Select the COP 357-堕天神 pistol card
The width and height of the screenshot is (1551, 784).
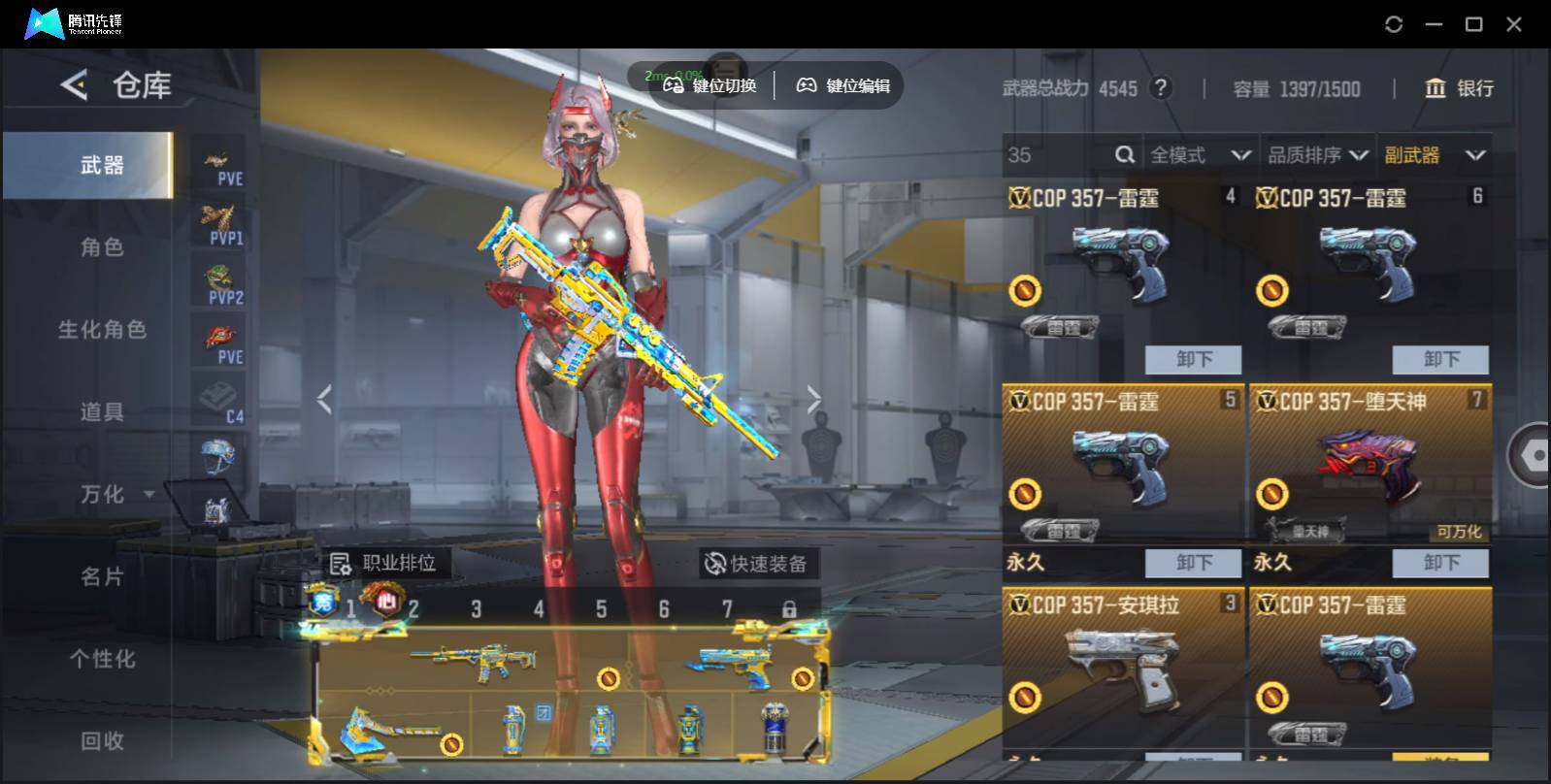pos(1369,466)
